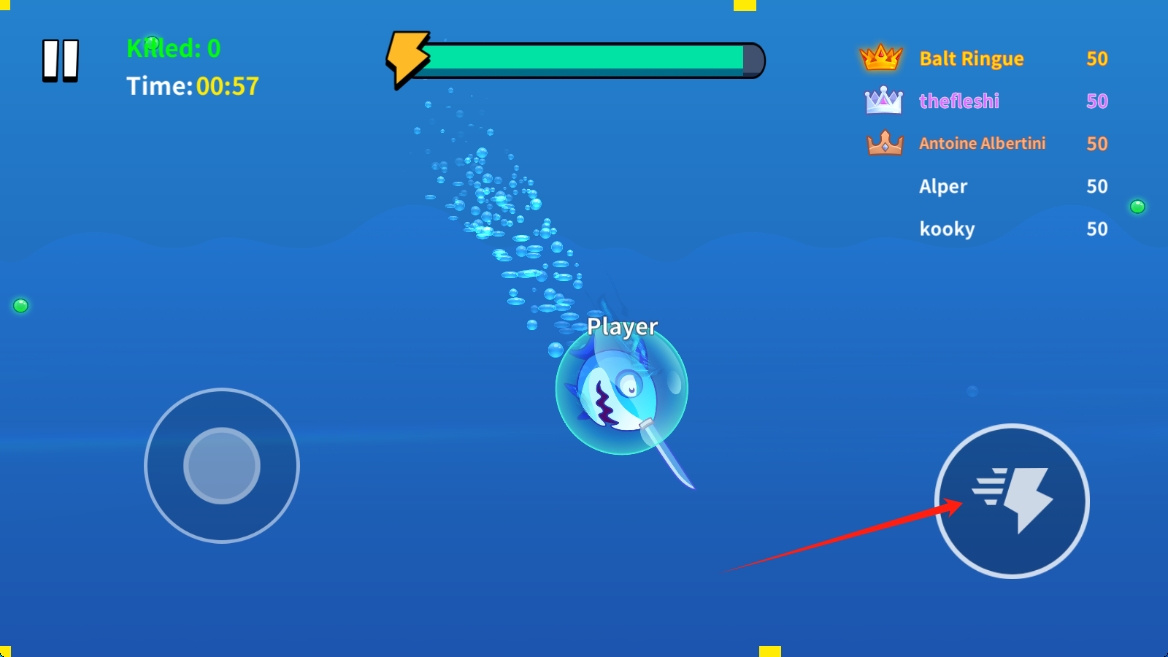This screenshot has width=1168, height=657.
Task: Pause the game
Action: click(60, 61)
